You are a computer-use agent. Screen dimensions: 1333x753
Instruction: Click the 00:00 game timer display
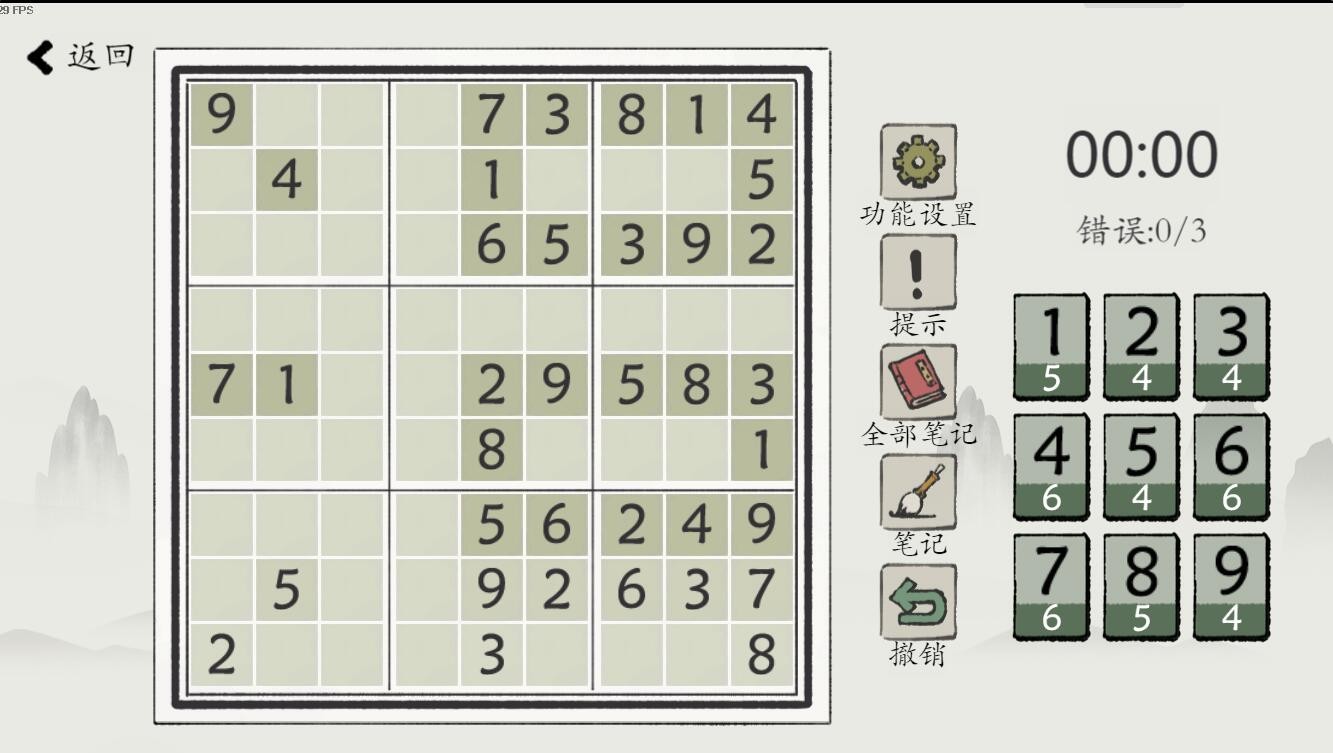pos(1140,155)
